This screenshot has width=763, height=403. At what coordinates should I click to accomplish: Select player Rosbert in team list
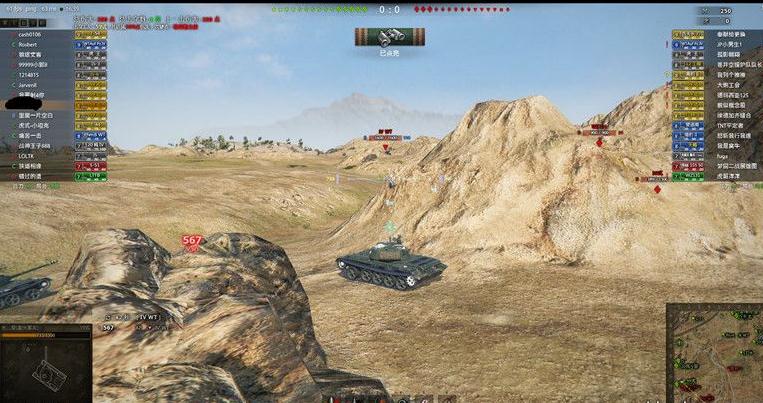point(29,45)
